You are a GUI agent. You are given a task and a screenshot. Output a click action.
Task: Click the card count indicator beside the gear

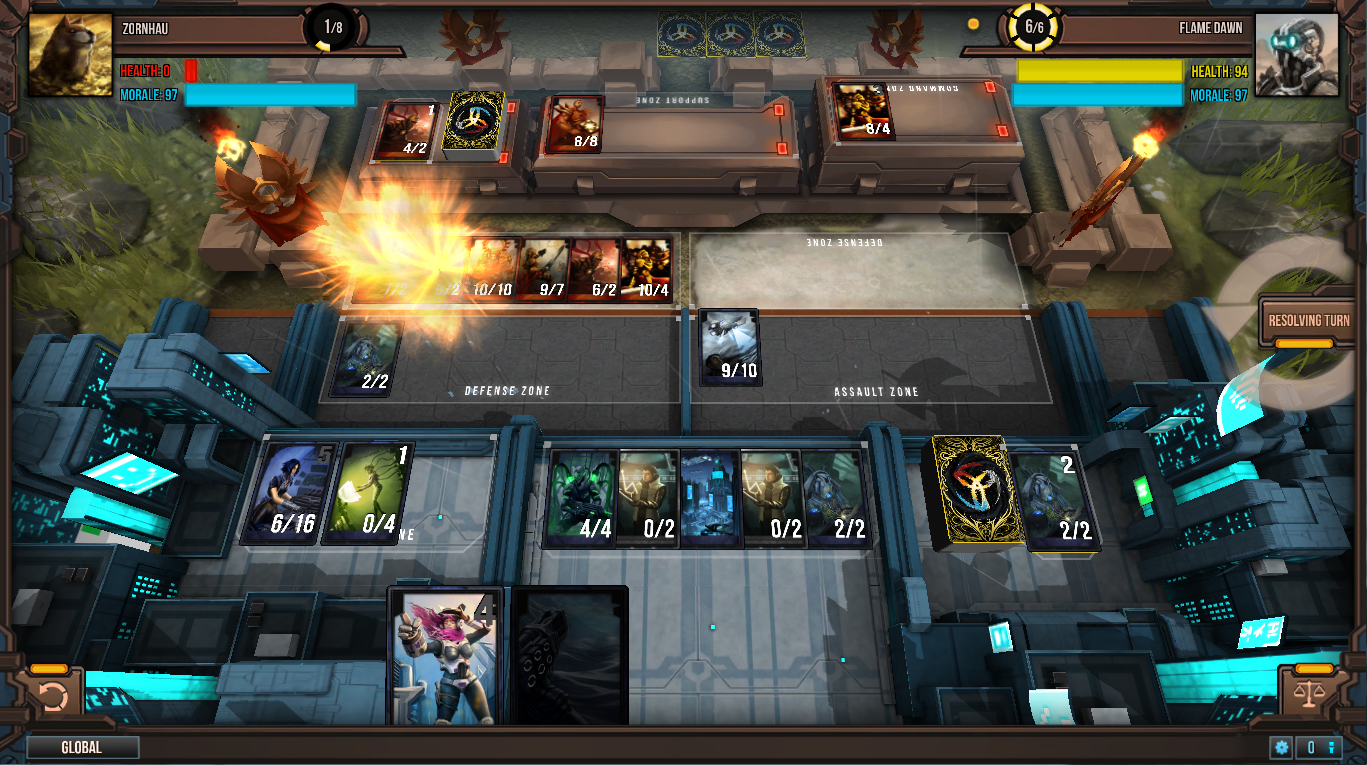click(x=1320, y=747)
